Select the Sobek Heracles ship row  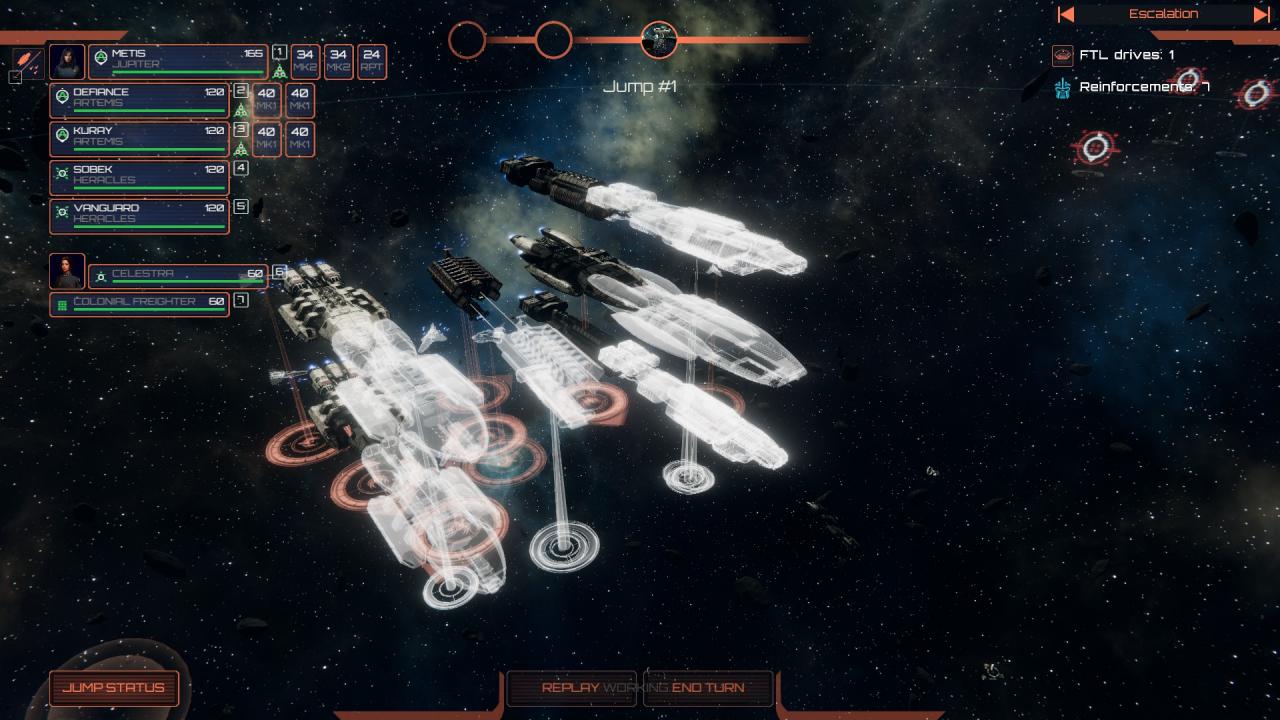click(x=139, y=177)
